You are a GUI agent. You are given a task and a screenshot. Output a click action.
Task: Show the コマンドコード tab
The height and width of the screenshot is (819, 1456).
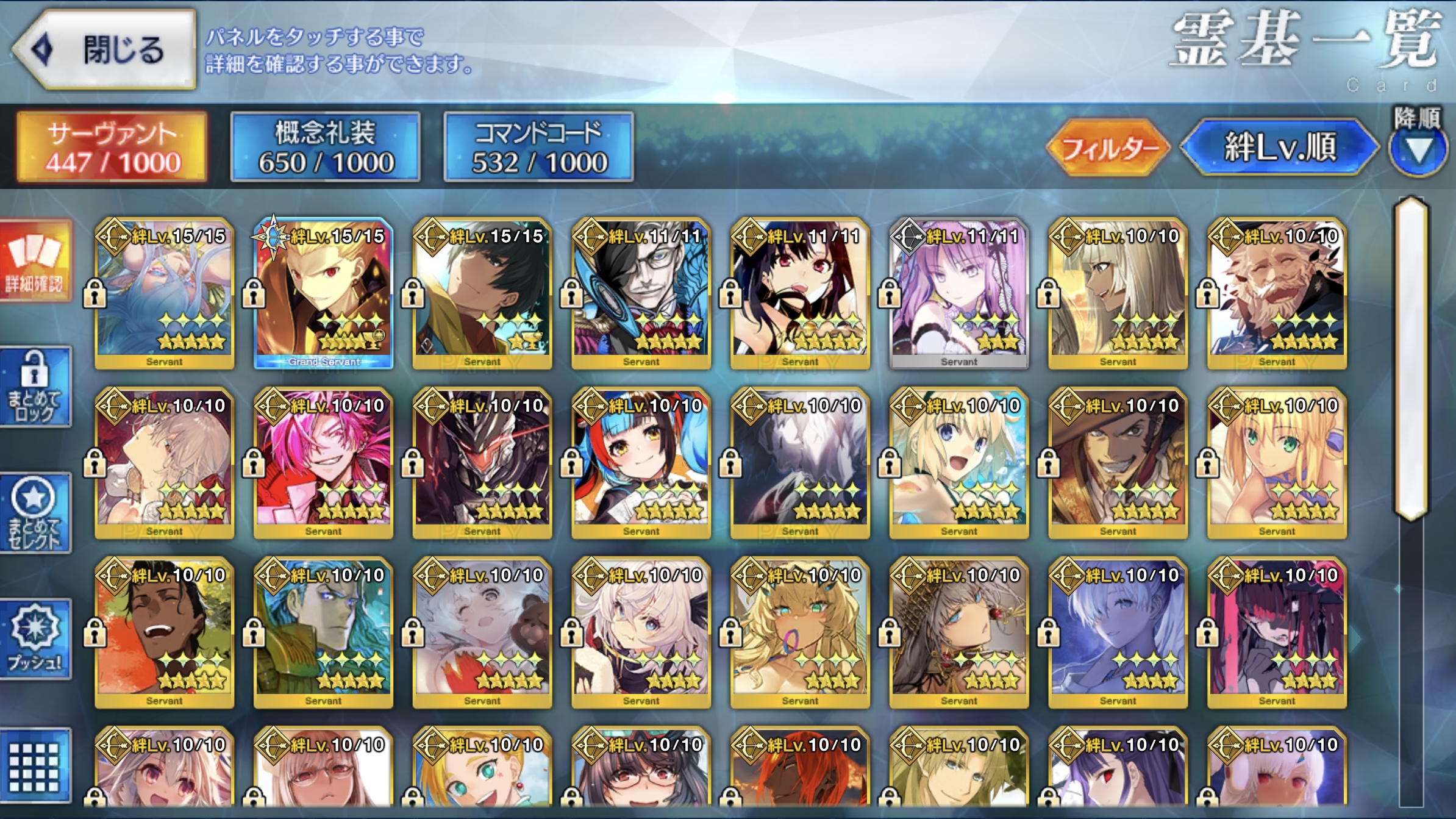539,147
